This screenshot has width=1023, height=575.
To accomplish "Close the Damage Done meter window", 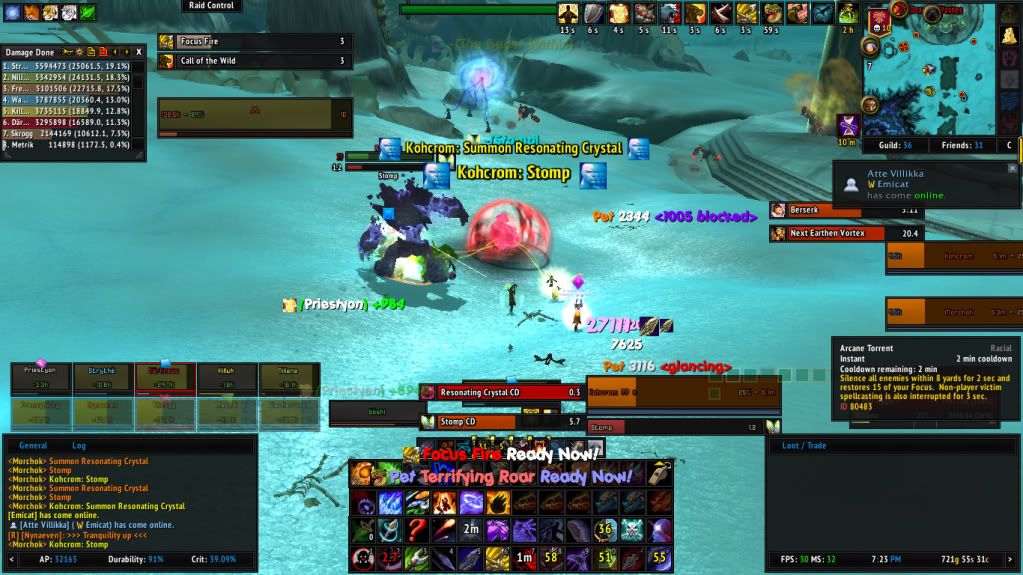I will click(x=139, y=51).
